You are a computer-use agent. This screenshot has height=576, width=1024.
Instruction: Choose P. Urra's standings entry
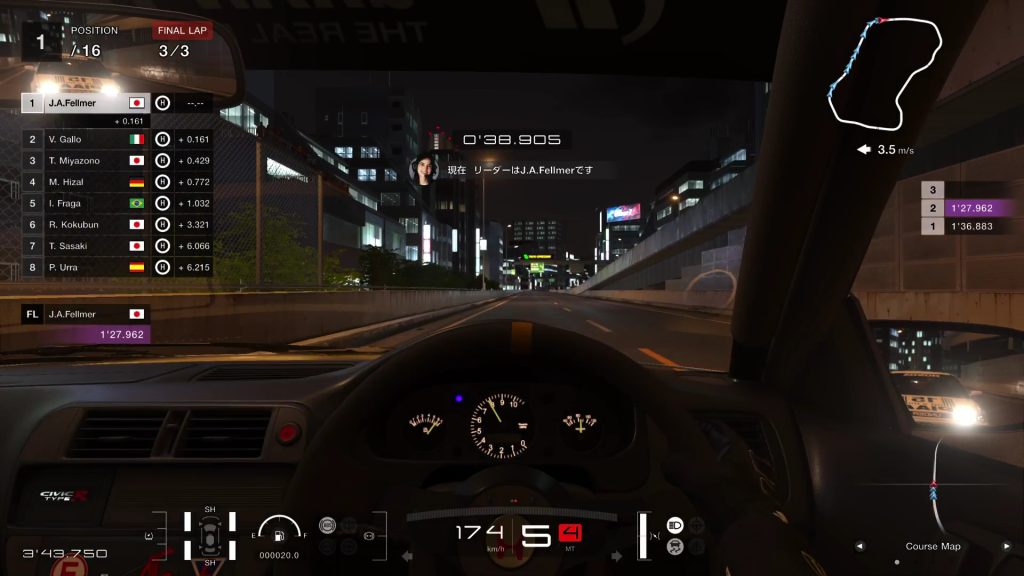(x=85, y=267)
